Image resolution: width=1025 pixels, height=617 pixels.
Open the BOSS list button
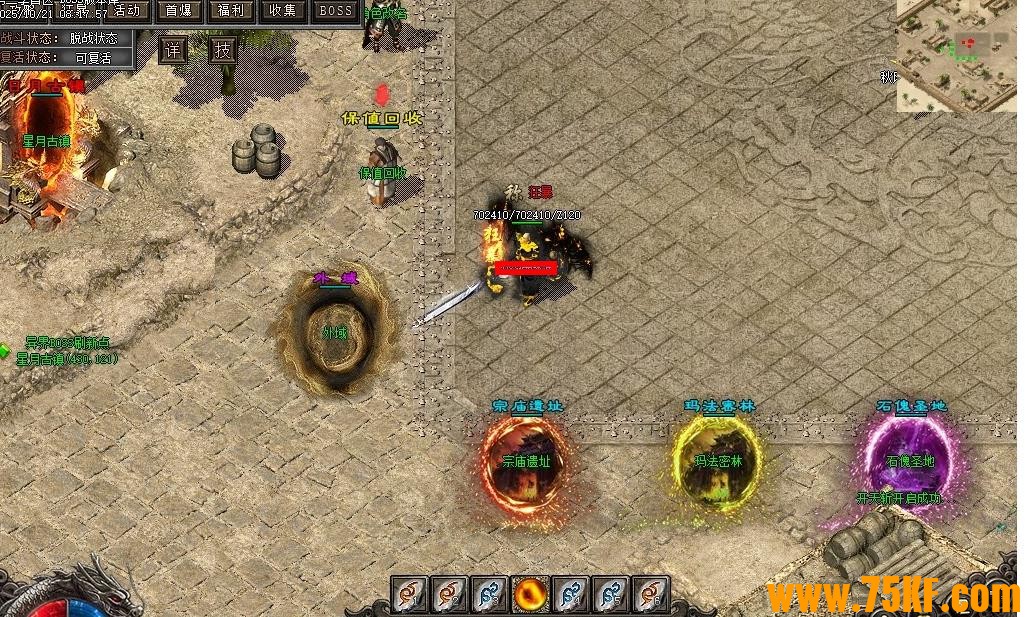click(x=336, y=11)
